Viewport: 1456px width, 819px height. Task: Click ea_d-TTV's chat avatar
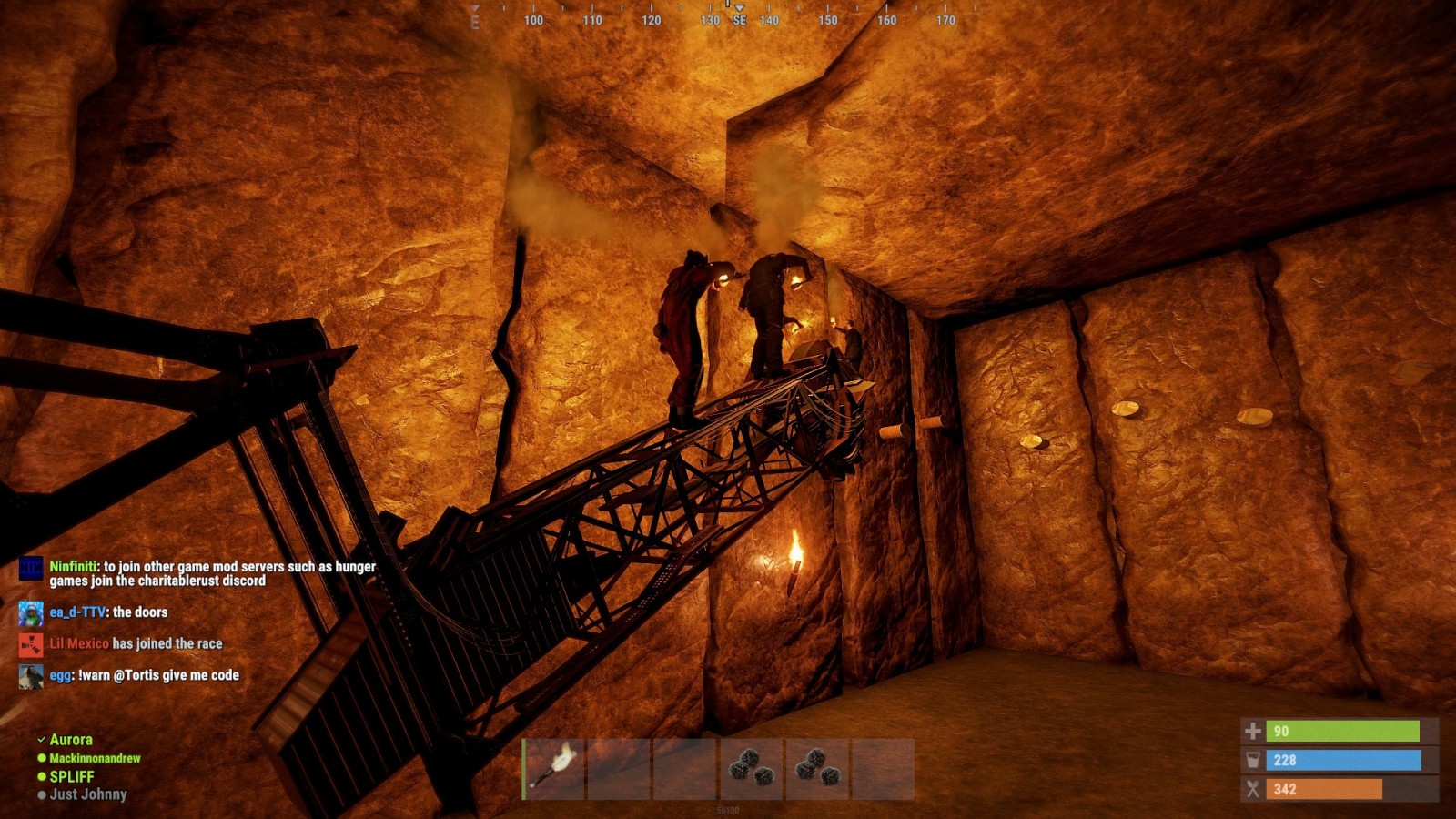pyautogui.click(x=31, y=612)
